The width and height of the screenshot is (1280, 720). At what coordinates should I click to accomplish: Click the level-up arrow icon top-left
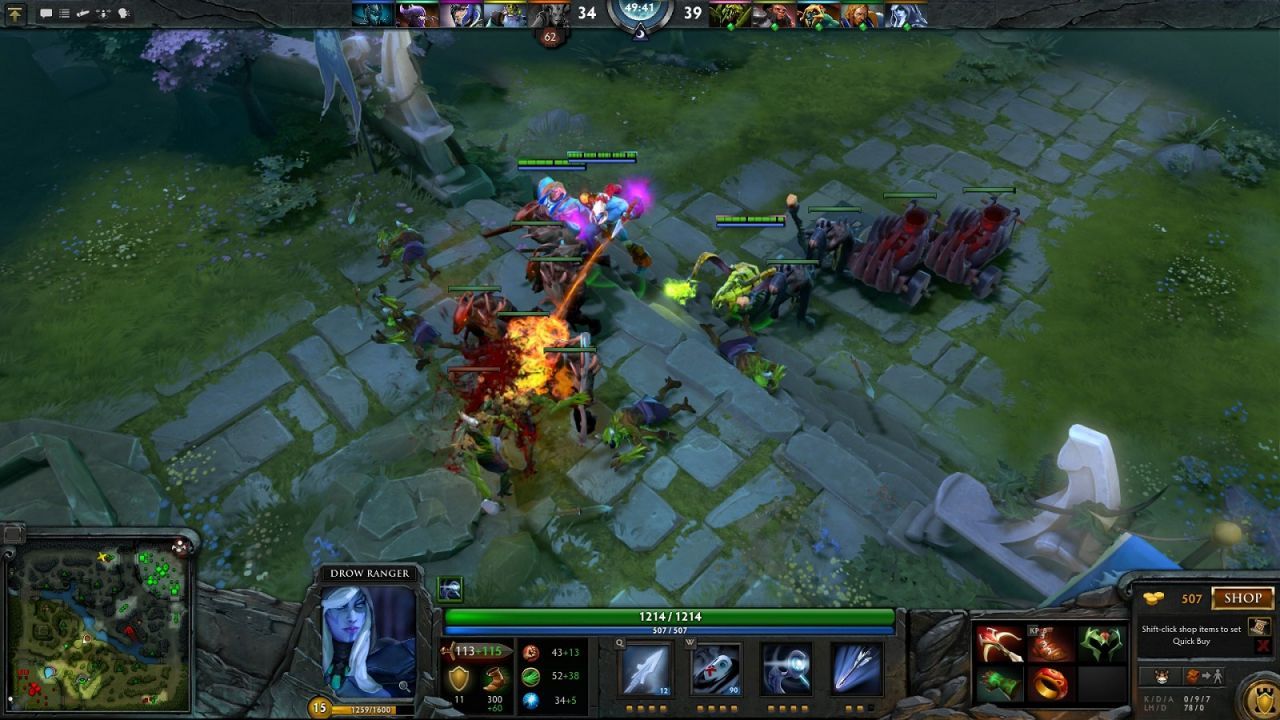(16, 13)
